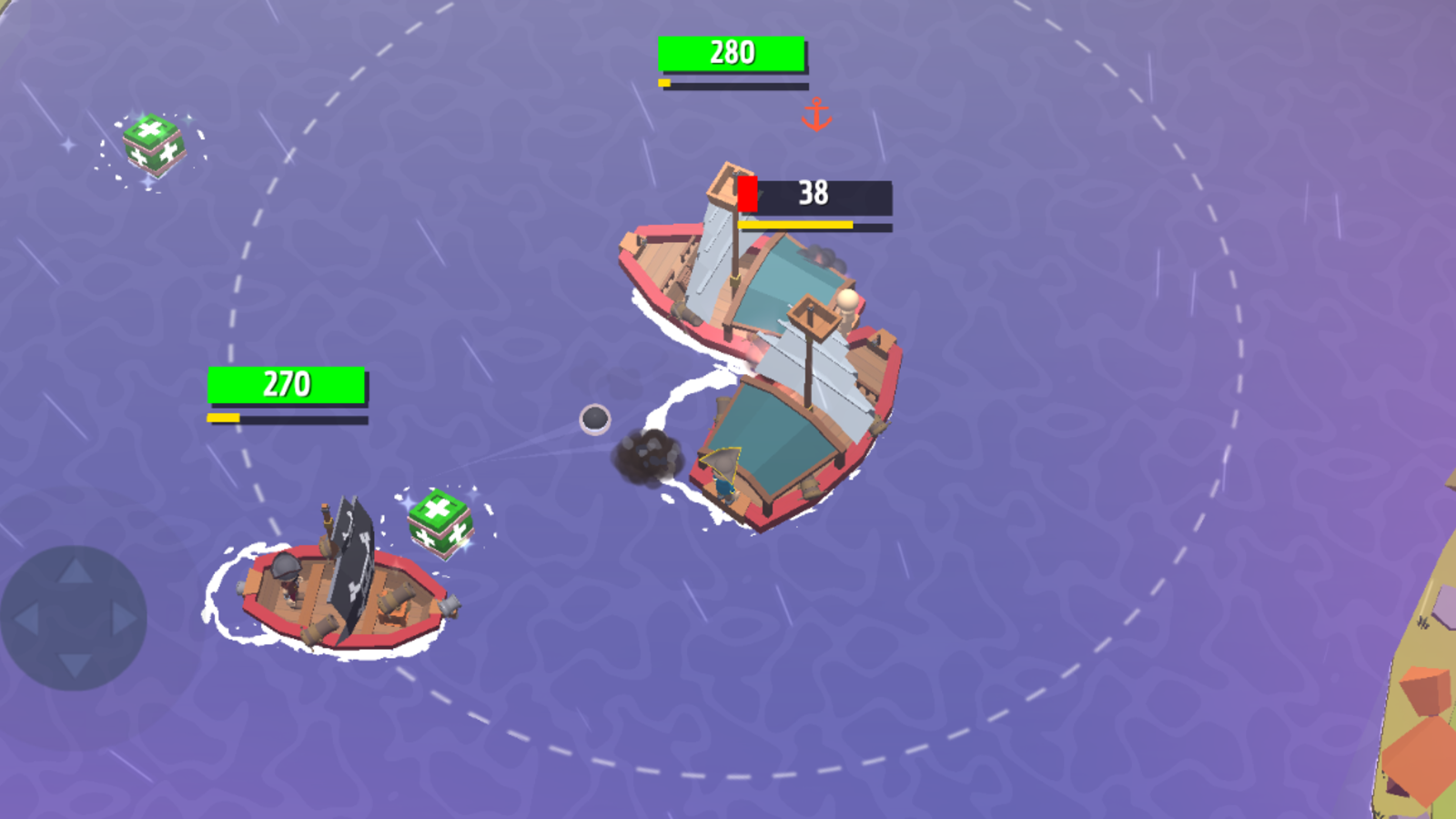Tap the sailor standing on the enemy ship deck
1456x819 pixels.
[725, 473]
